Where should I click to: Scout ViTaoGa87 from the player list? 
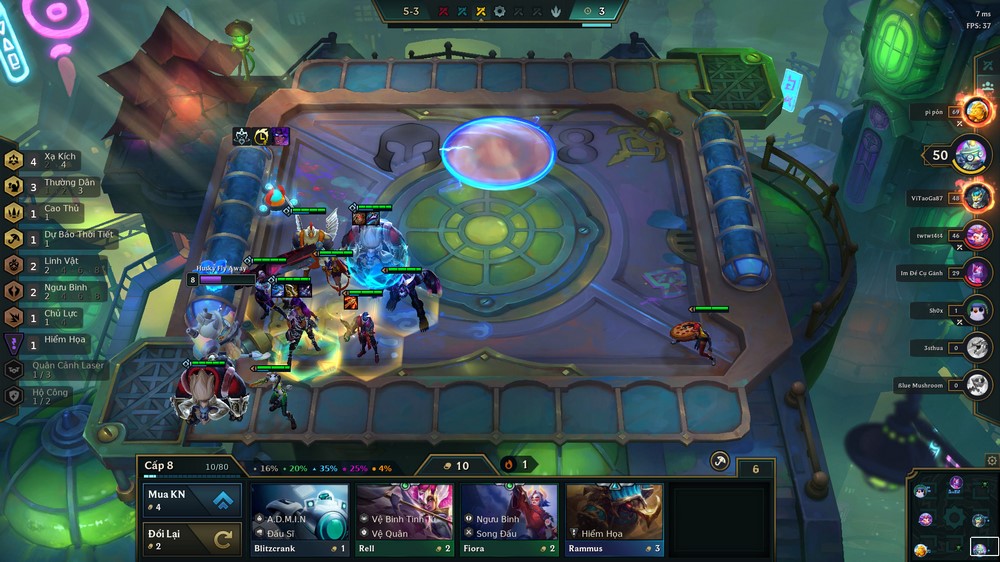(976, 197)
